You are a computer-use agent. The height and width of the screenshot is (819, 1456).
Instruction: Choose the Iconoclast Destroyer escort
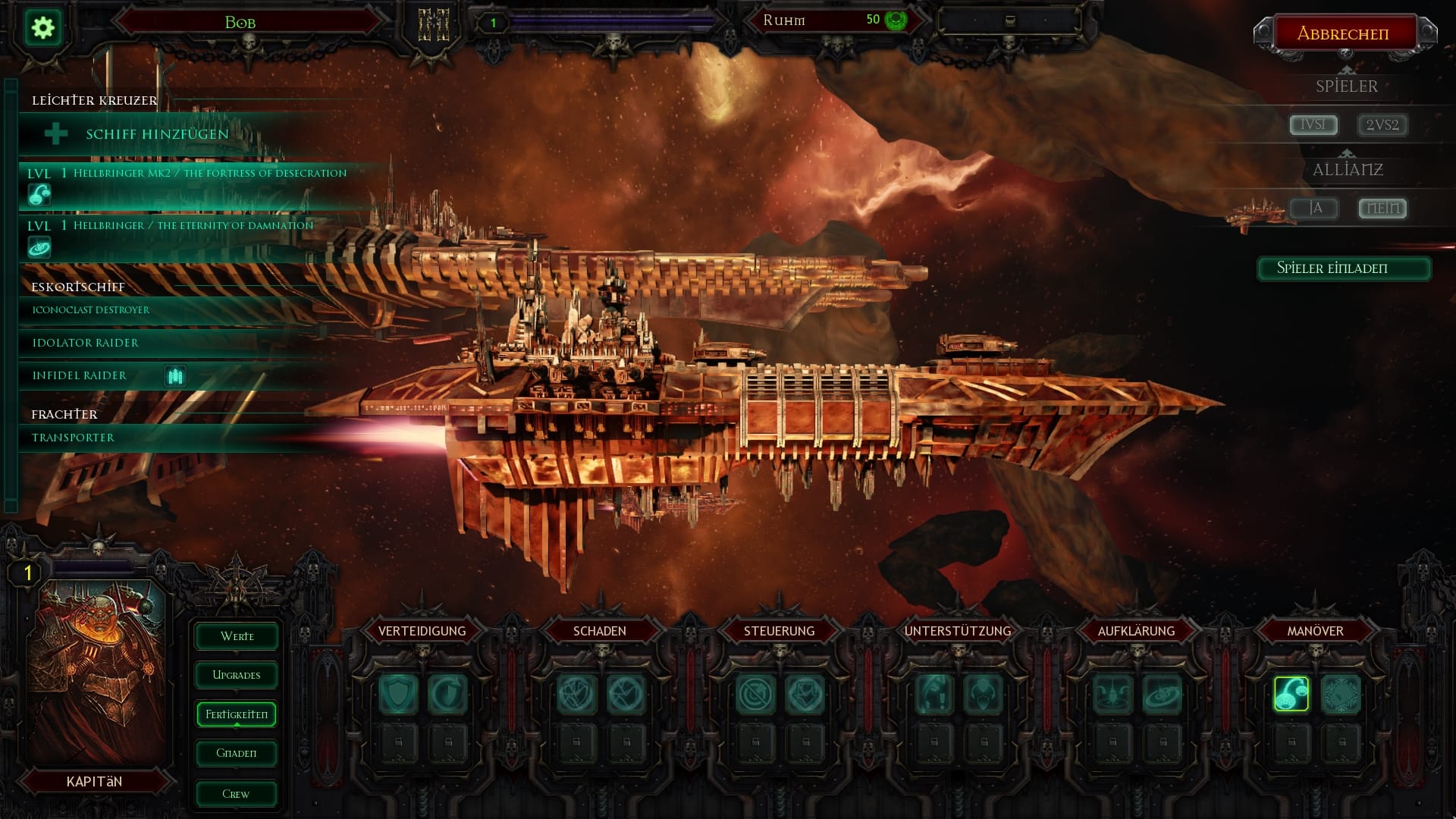91,310
